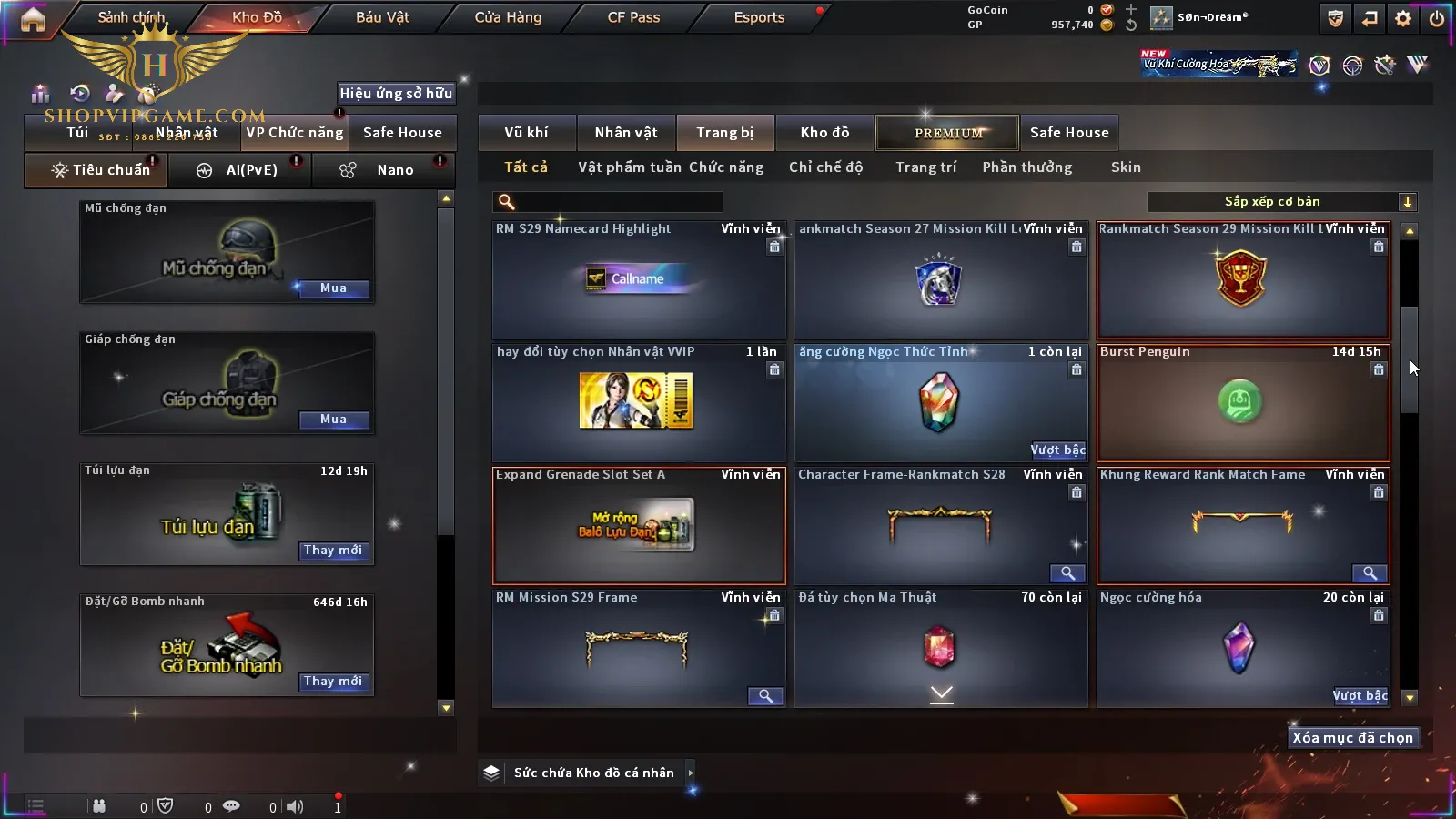Screen dimensions: 1456x819
Task: Buy the Mũ chống đạn helmet
Action: coord(333,288)
